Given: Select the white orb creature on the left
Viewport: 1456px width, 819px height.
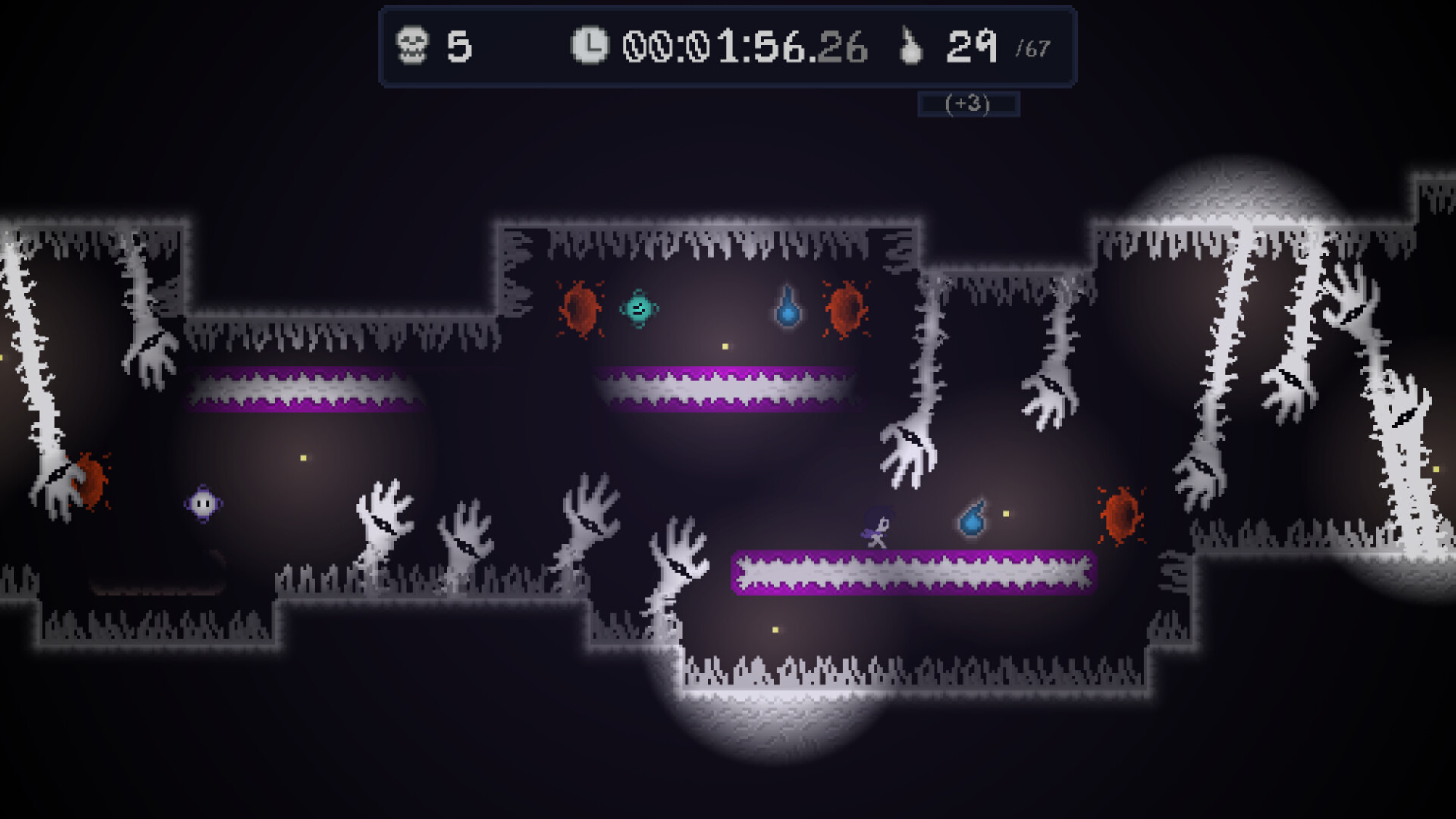Looking at the screenshot, I should 203,504.
